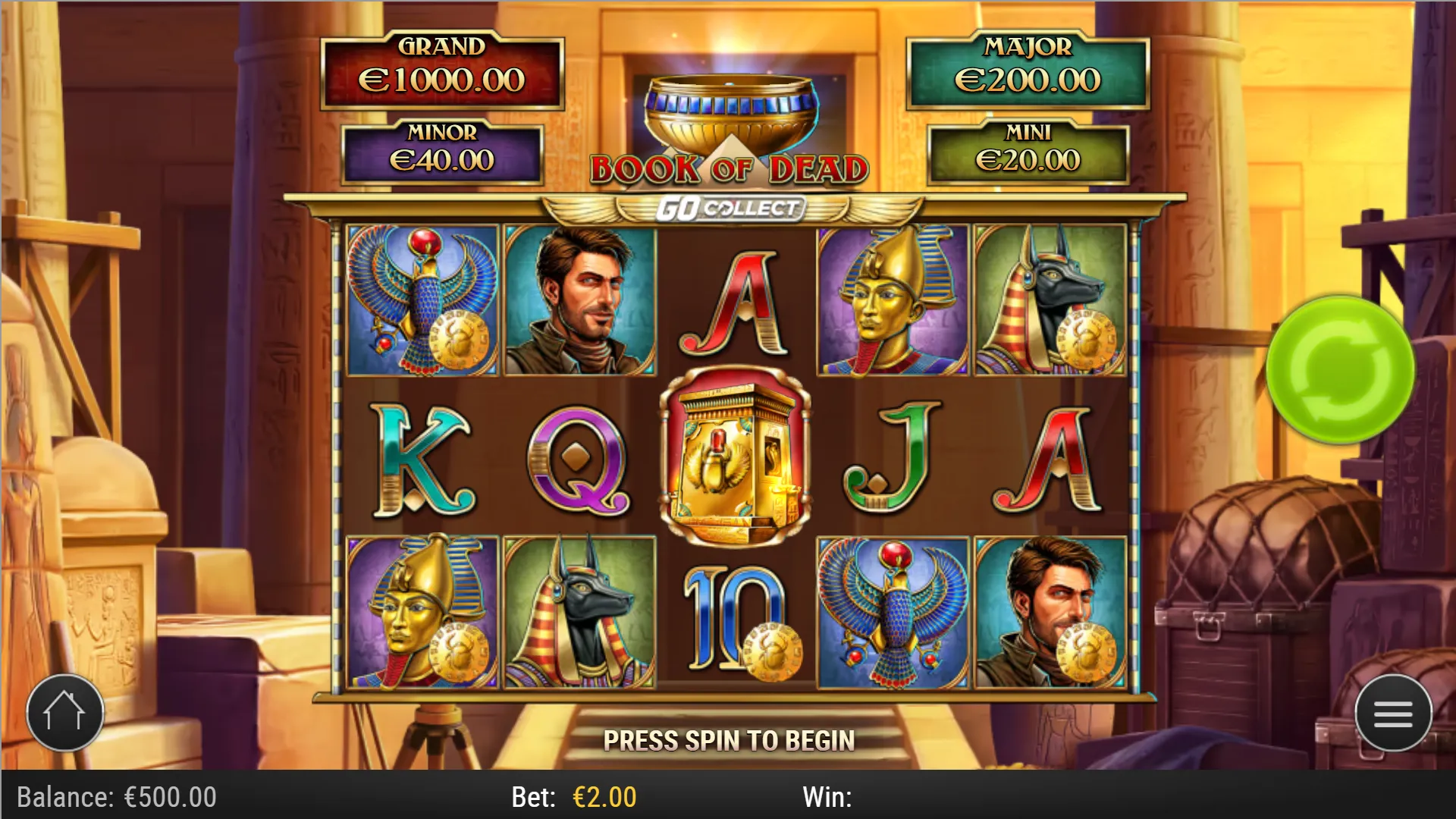The height and width of the screenshot is (819, 1456).
Task: Click the Book of Dead title logo
Action: click(x=730, y=167)
